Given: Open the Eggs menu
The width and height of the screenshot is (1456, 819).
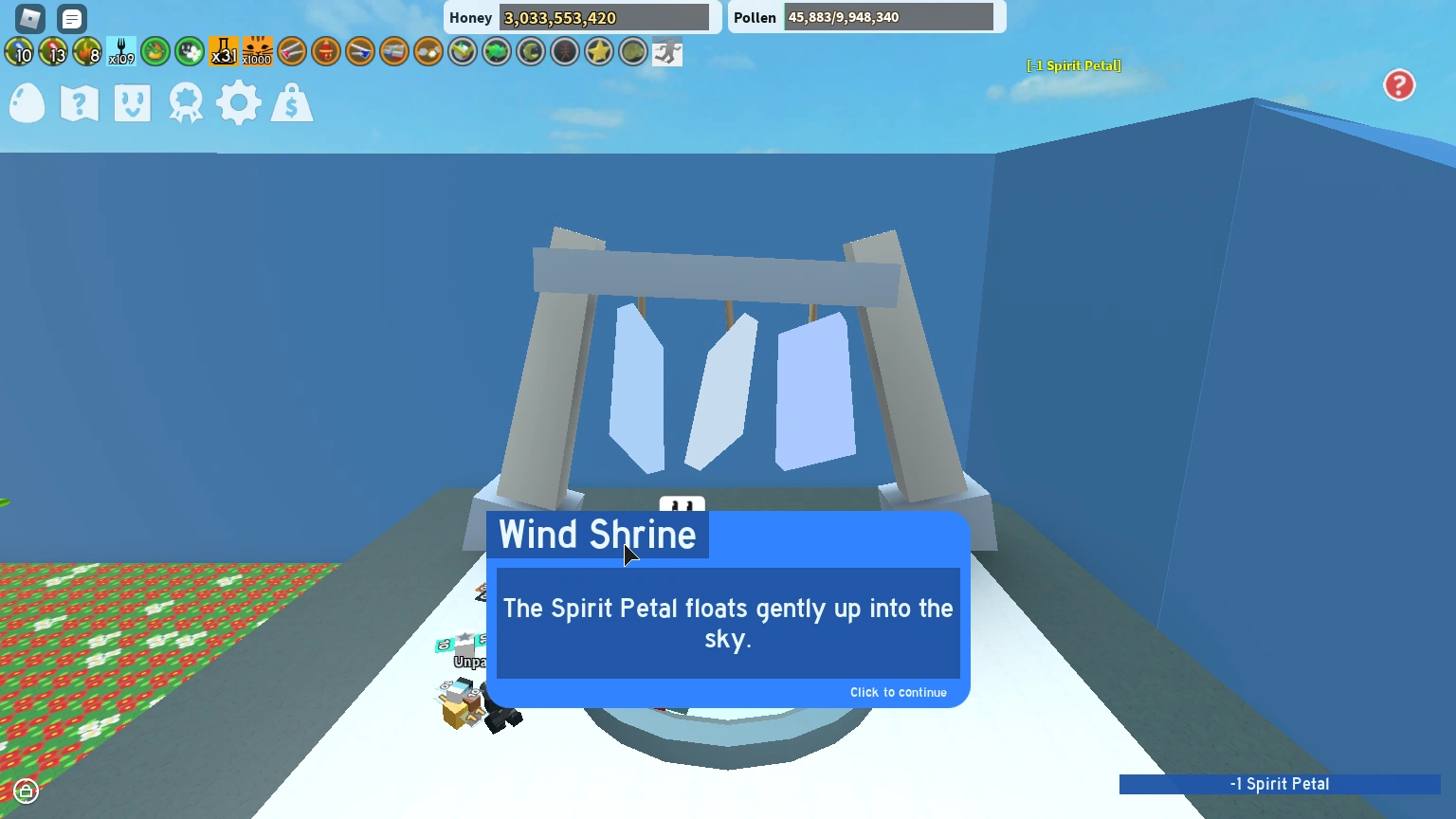Looking at the screenshot, I should [27, 102].
